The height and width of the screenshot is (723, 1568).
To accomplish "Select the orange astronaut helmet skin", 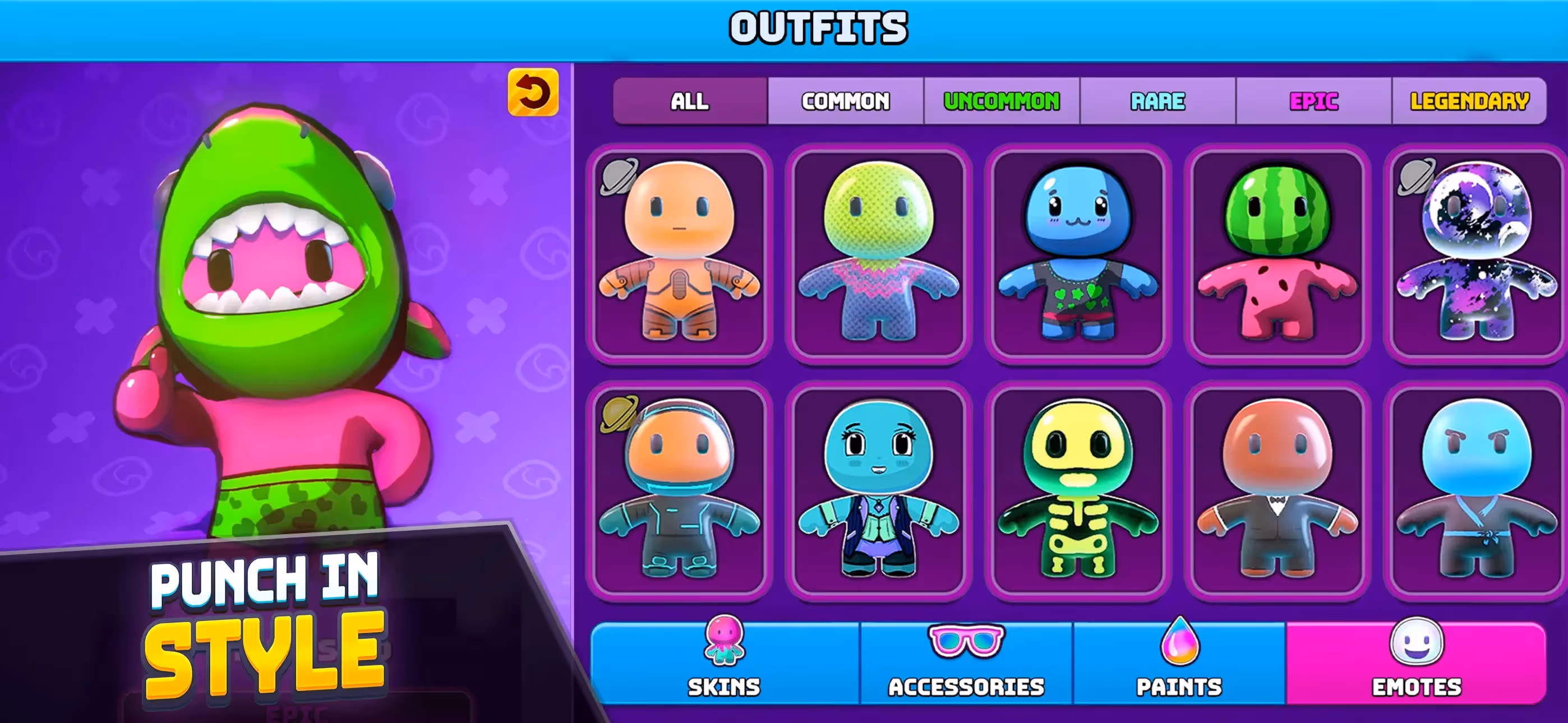I will 679,490.
